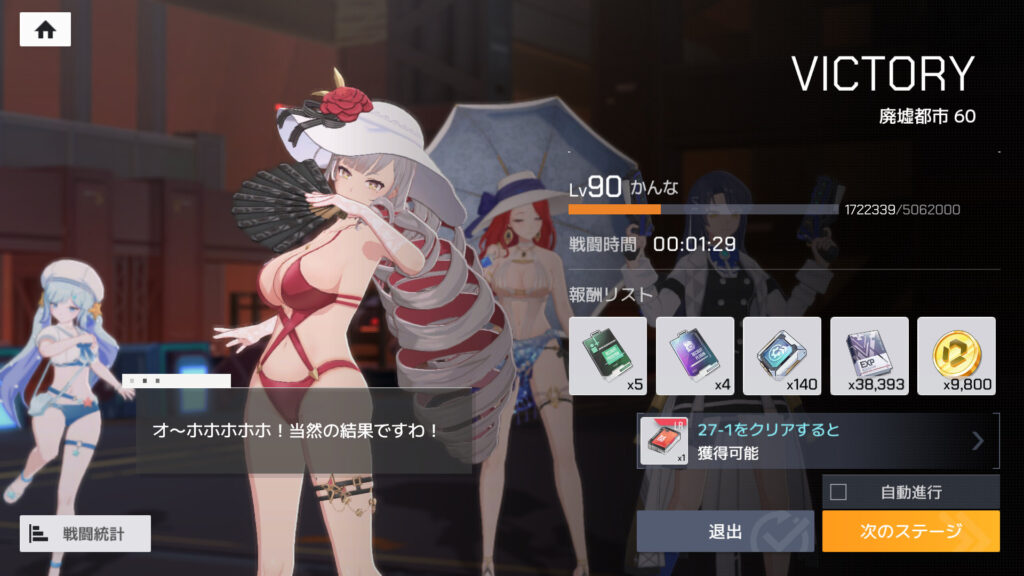Open the 戦闘統計 battle statistics
Image resolution: width=1024 pixels, height=576 pixels.
(x=85, y=533)
